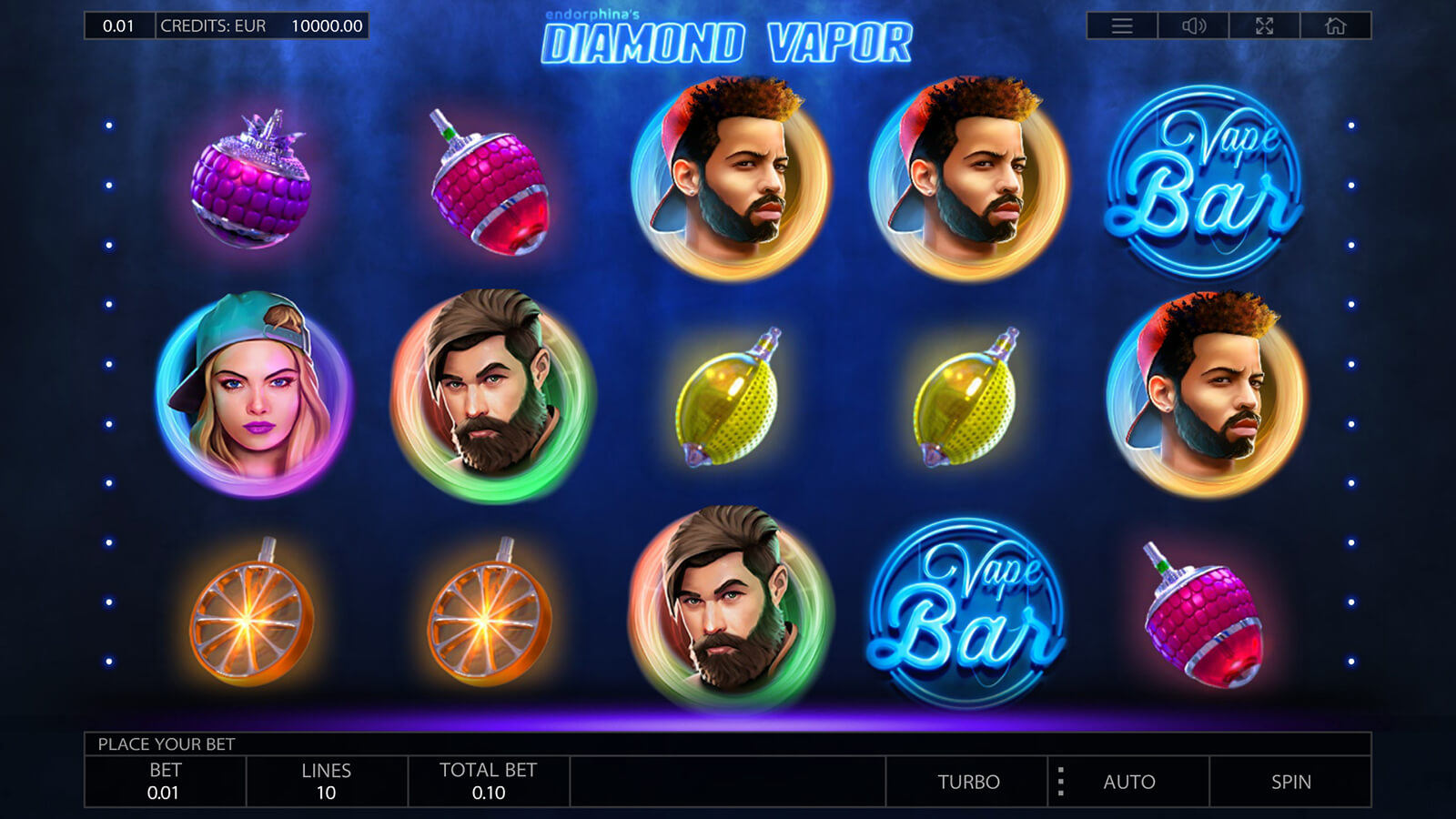The width and height of the screenshot is (1456, 819).
Task: Toggle the sound speaker icon
Action: tap(1193, 26)
